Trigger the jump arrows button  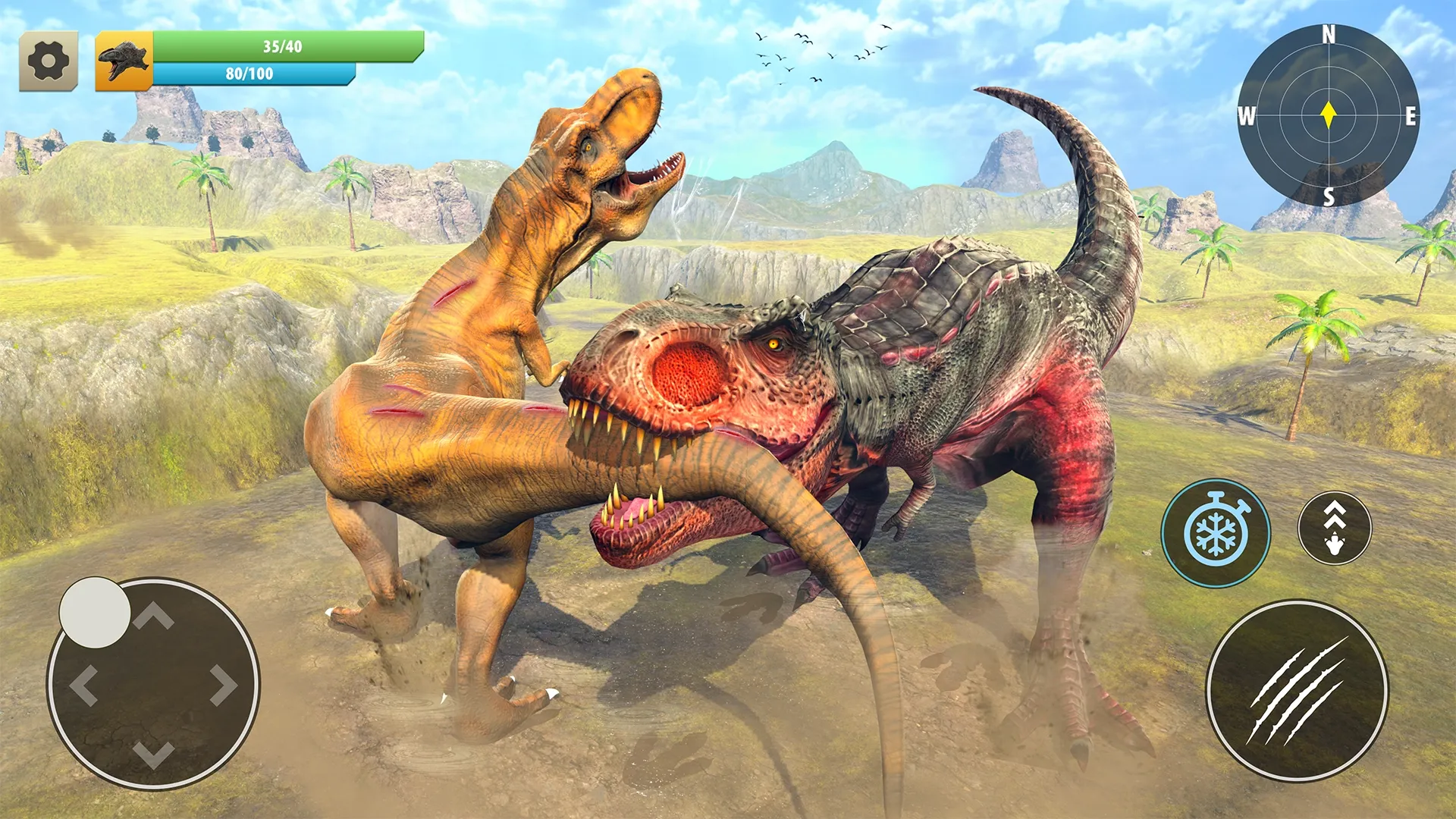click(x=1335, y=528)
